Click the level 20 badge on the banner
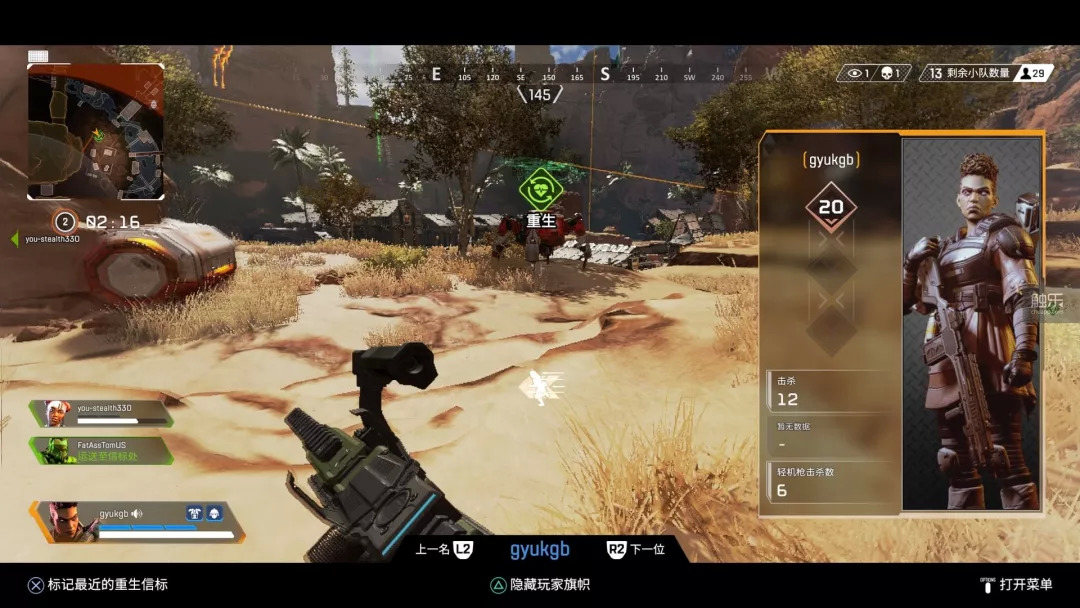The width and height of the screenshot is (1080, 608). pos(831,207)
